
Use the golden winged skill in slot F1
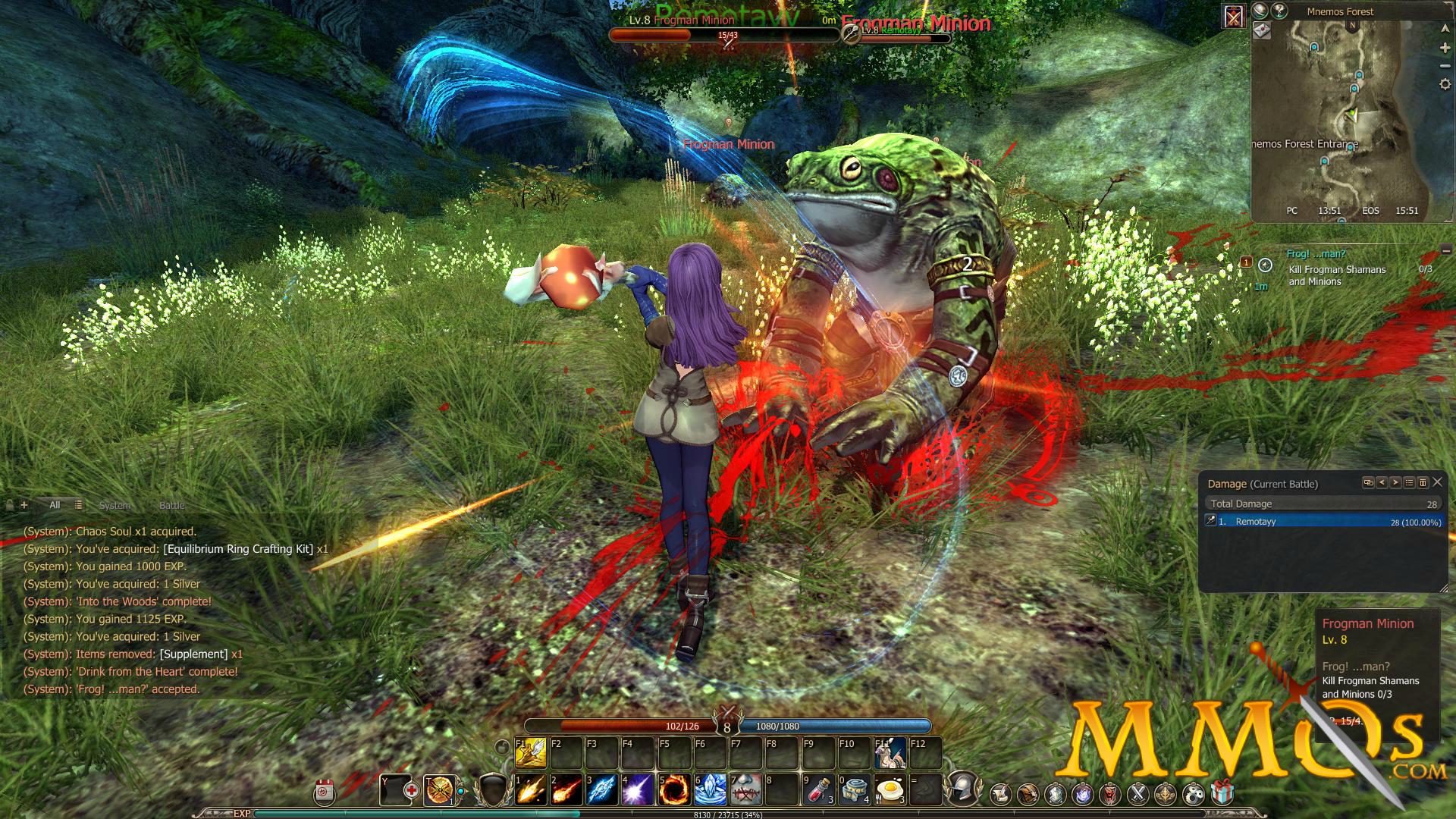pos(531,752)
